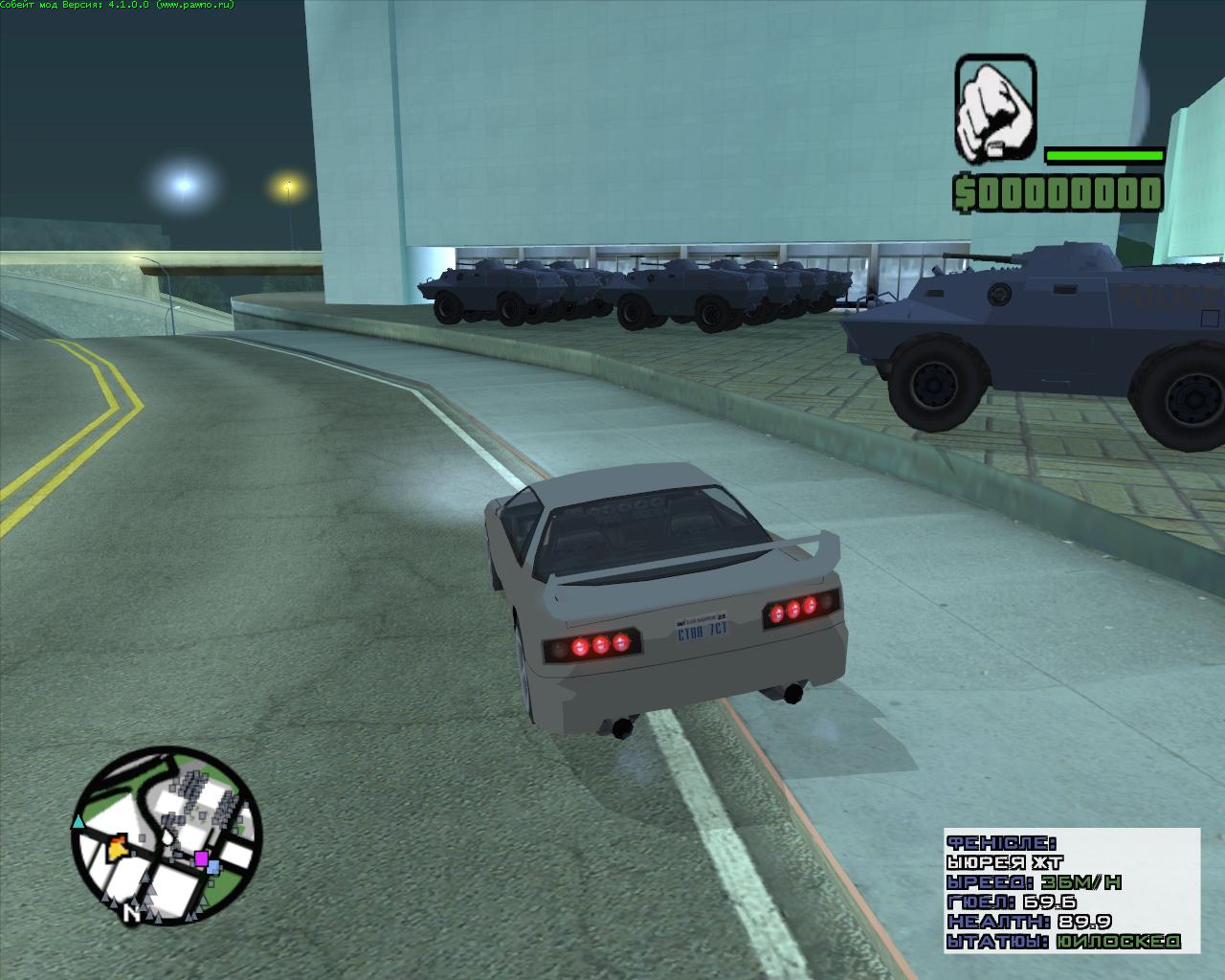Click the cyan triangle marker on the radar edge

click(x=78, y=821)
